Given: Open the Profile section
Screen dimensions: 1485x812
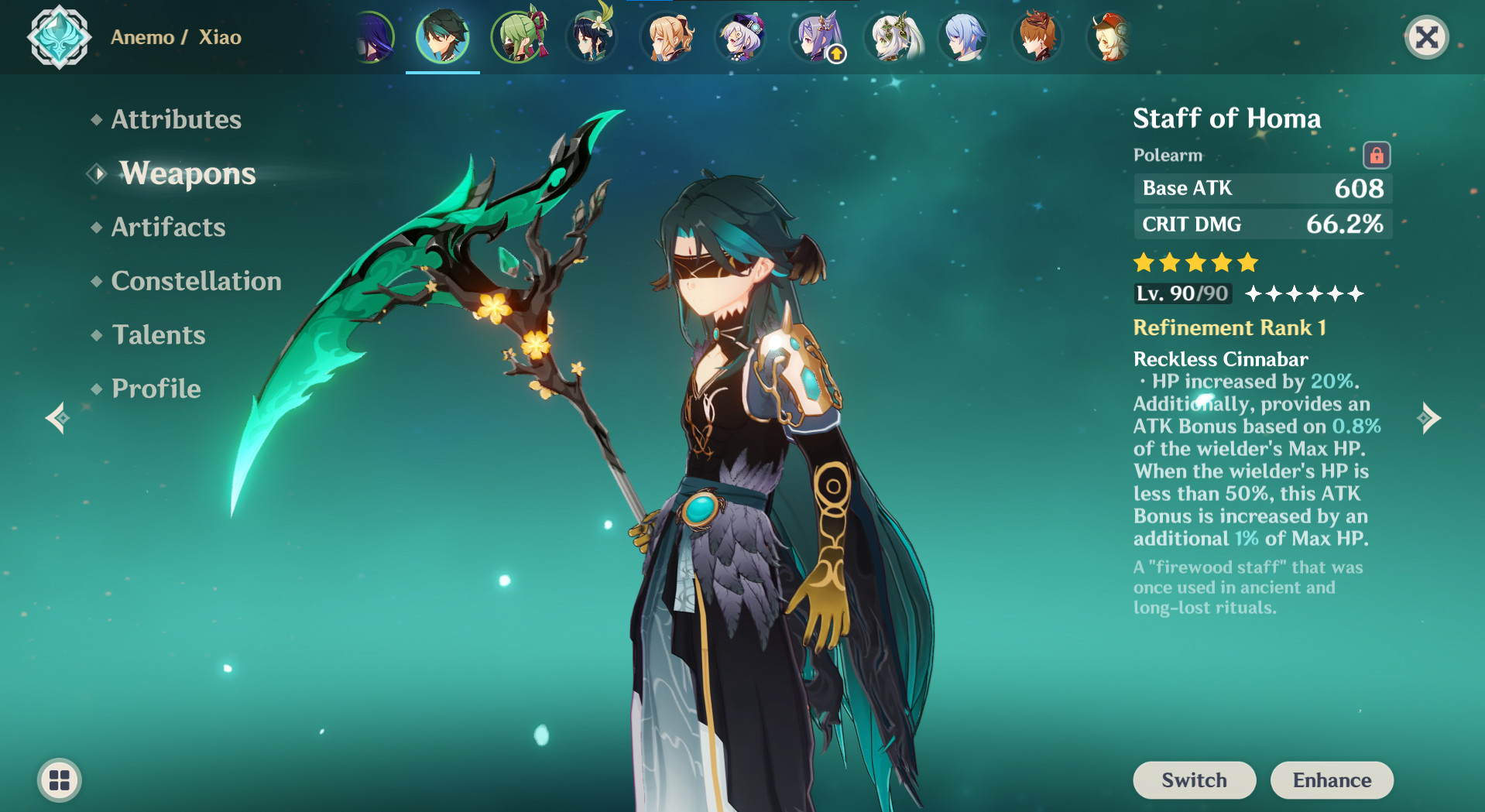Looking at the screenshot, I should coord(155,388).
